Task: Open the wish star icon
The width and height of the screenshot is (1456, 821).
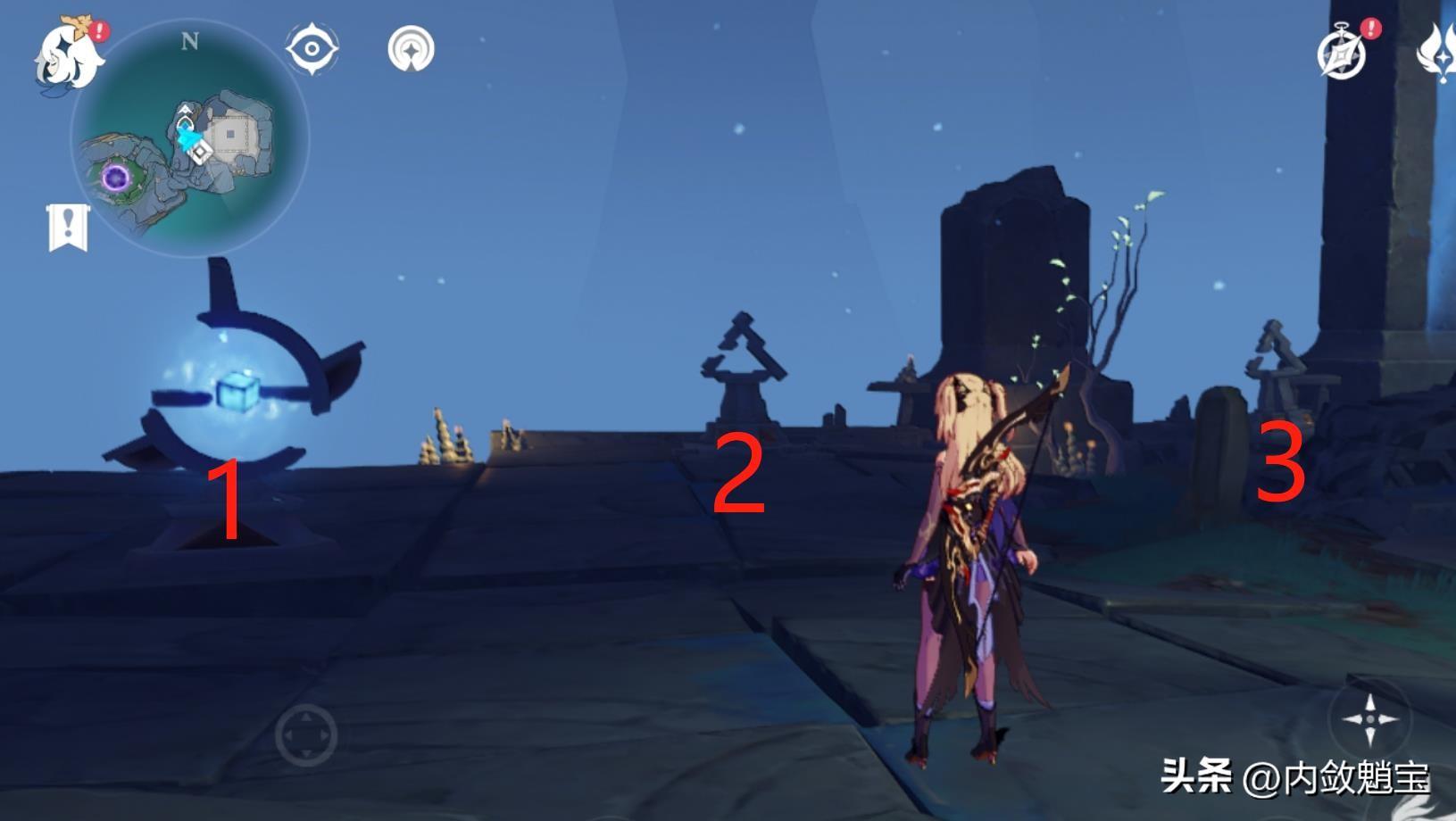Action: pyautogui.click(x=1439, y=52)
